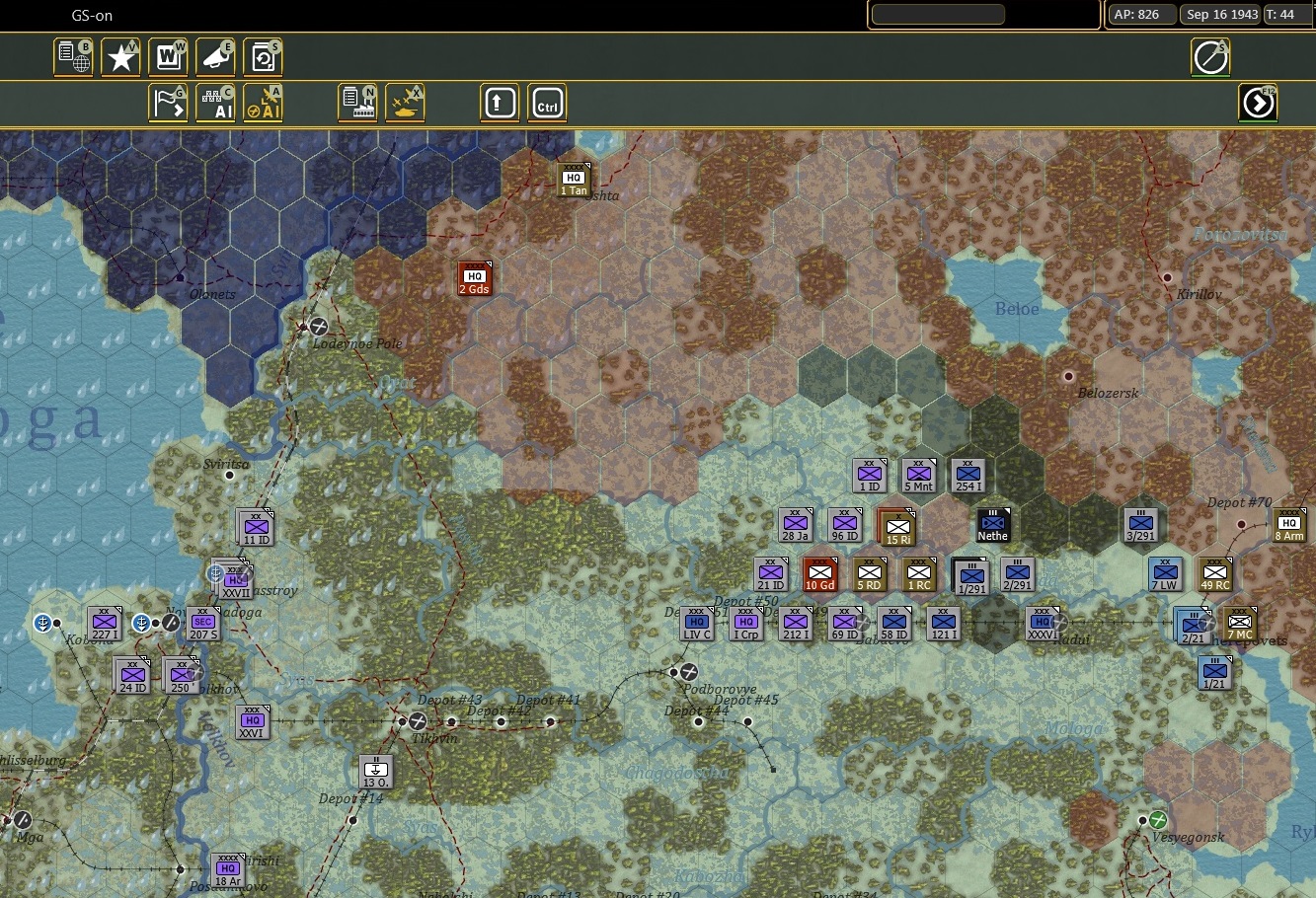Toggle the land AI assistant (C icon)

(x=215, y=102)
